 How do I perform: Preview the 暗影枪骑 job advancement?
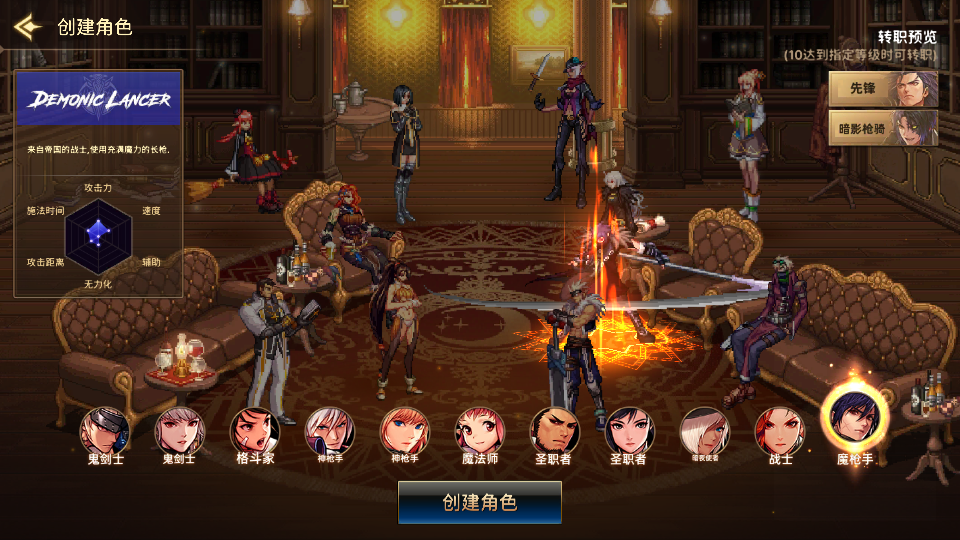pyautogui.click(x=884, y=127)
